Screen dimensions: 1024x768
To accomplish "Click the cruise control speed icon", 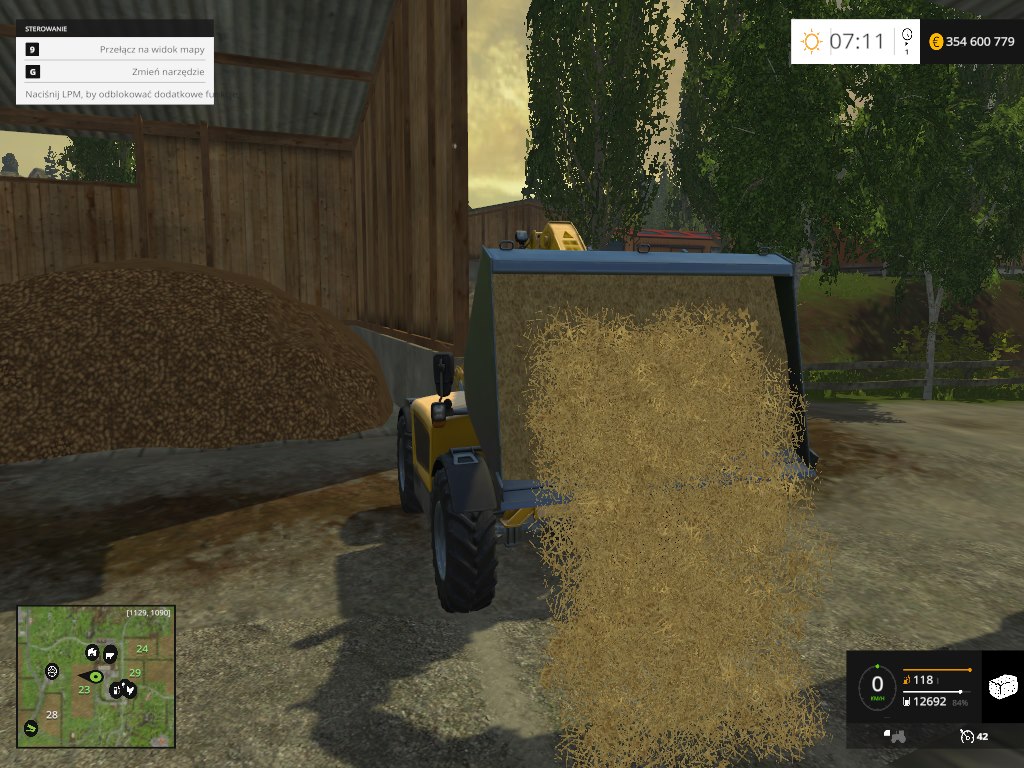I will click(x=966, y=736).
